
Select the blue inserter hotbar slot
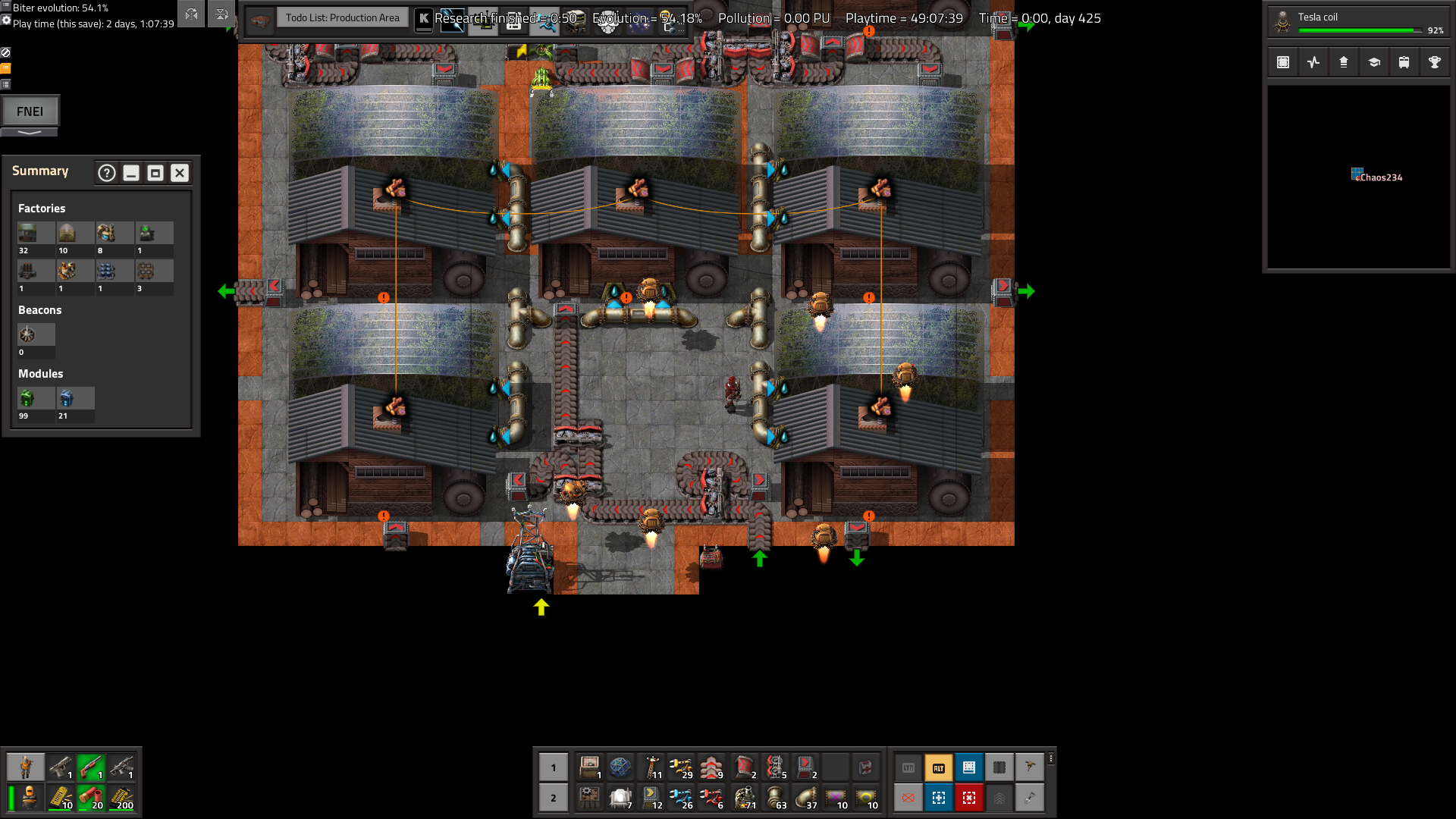[x=681, y=798]
